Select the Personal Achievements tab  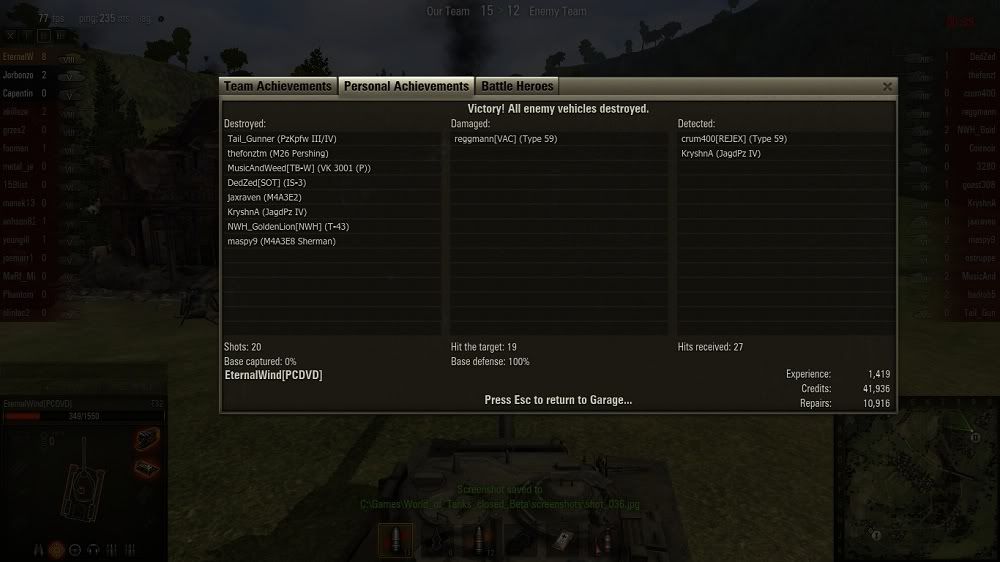tap(406, 87)
